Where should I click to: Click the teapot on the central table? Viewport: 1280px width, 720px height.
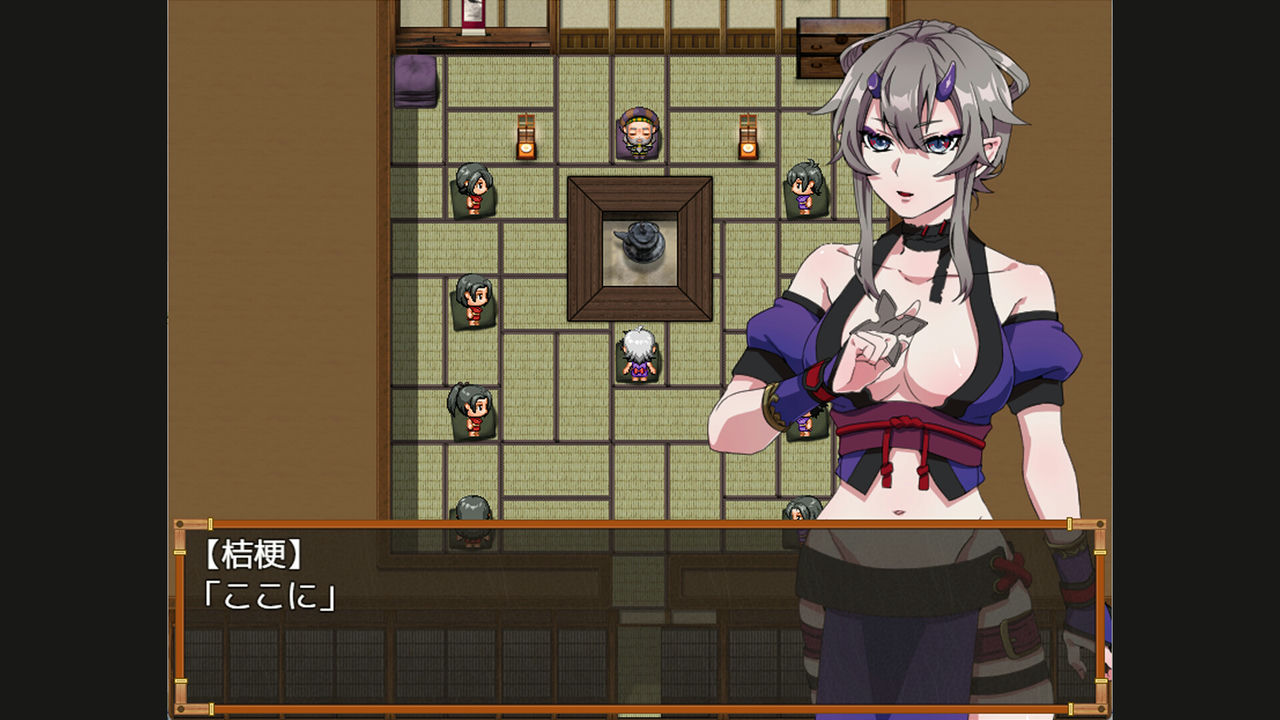(642, 240)
